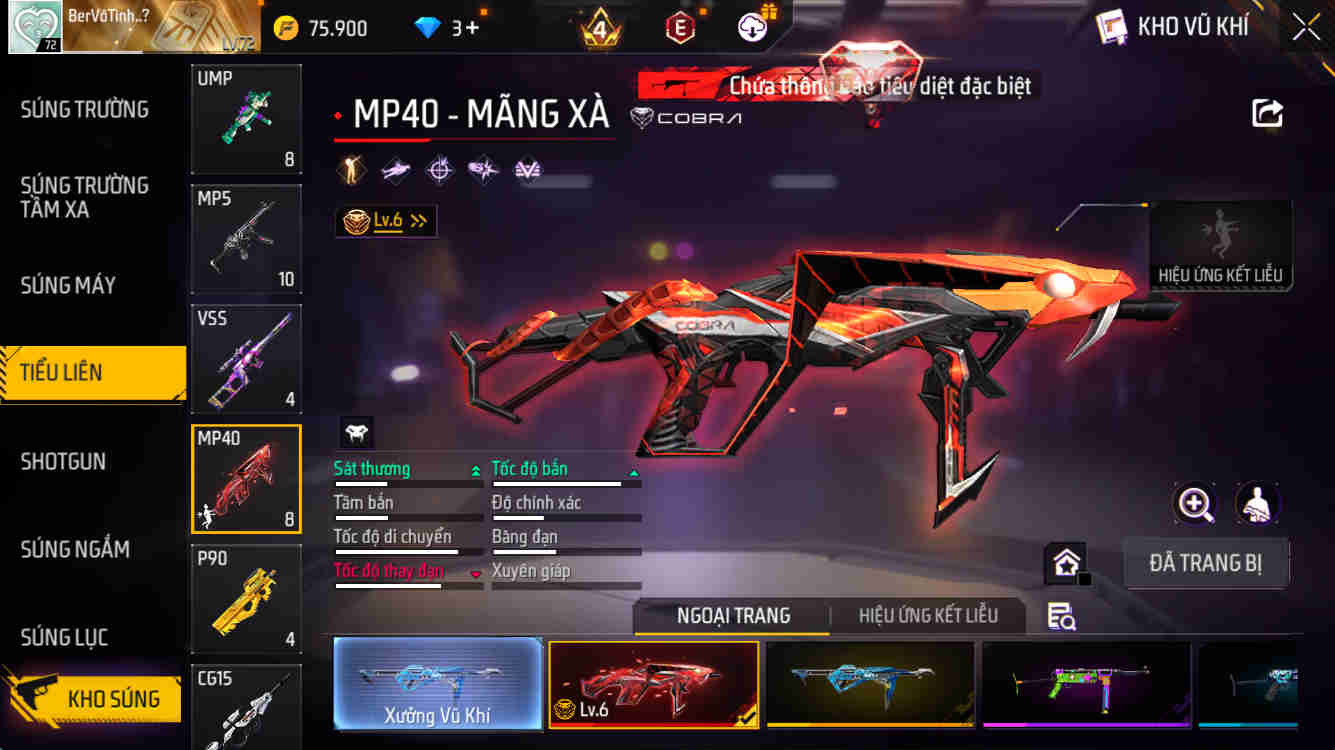The width and height of the screenshot is (1335, 750).
Task: Select the magnifier zoom-in icon near the weapon
Action: point(1194,504)
